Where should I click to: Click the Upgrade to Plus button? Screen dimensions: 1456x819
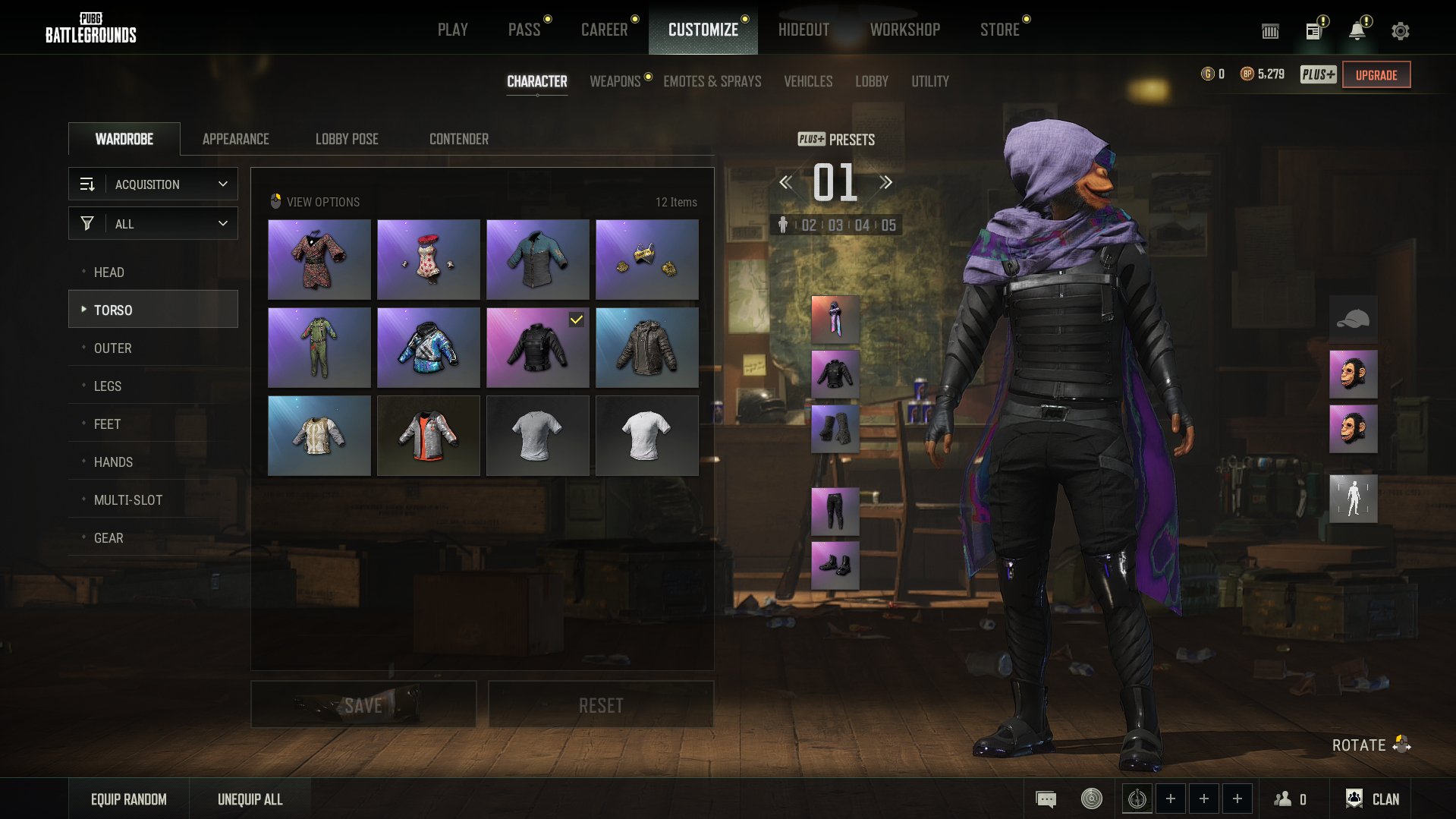pos(1376,74)
